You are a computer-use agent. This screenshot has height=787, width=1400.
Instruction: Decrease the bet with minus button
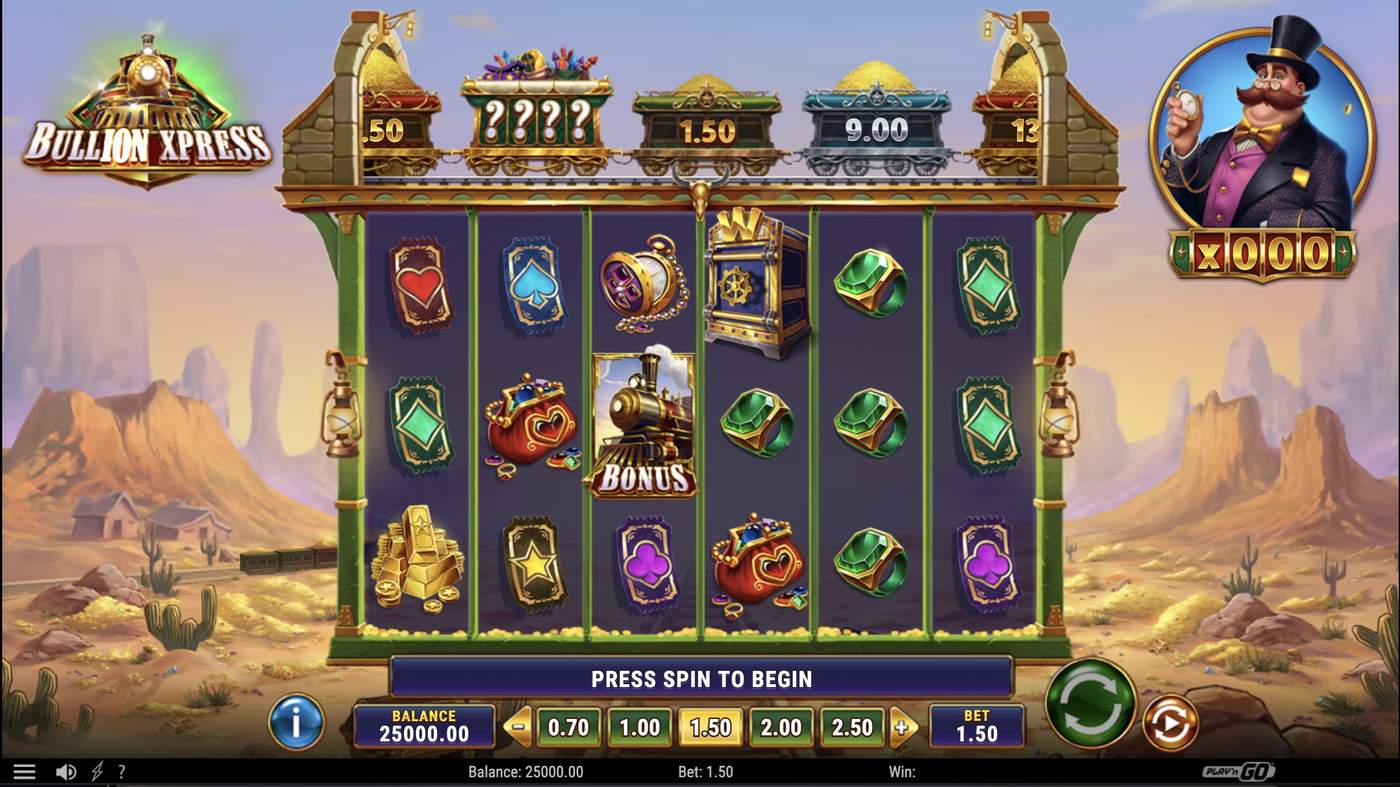coord(519,727)
